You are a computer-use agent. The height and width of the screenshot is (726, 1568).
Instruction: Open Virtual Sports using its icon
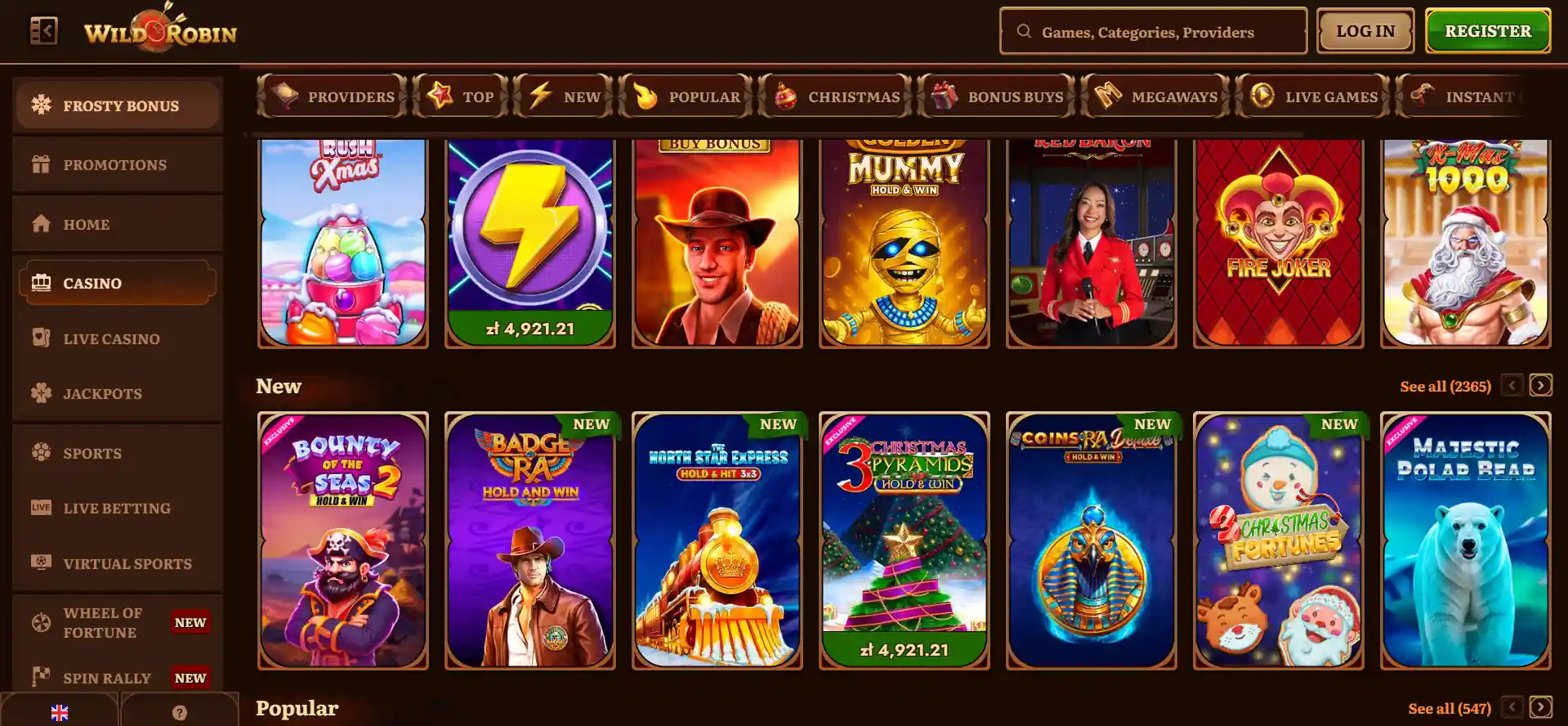coord(39,562)
